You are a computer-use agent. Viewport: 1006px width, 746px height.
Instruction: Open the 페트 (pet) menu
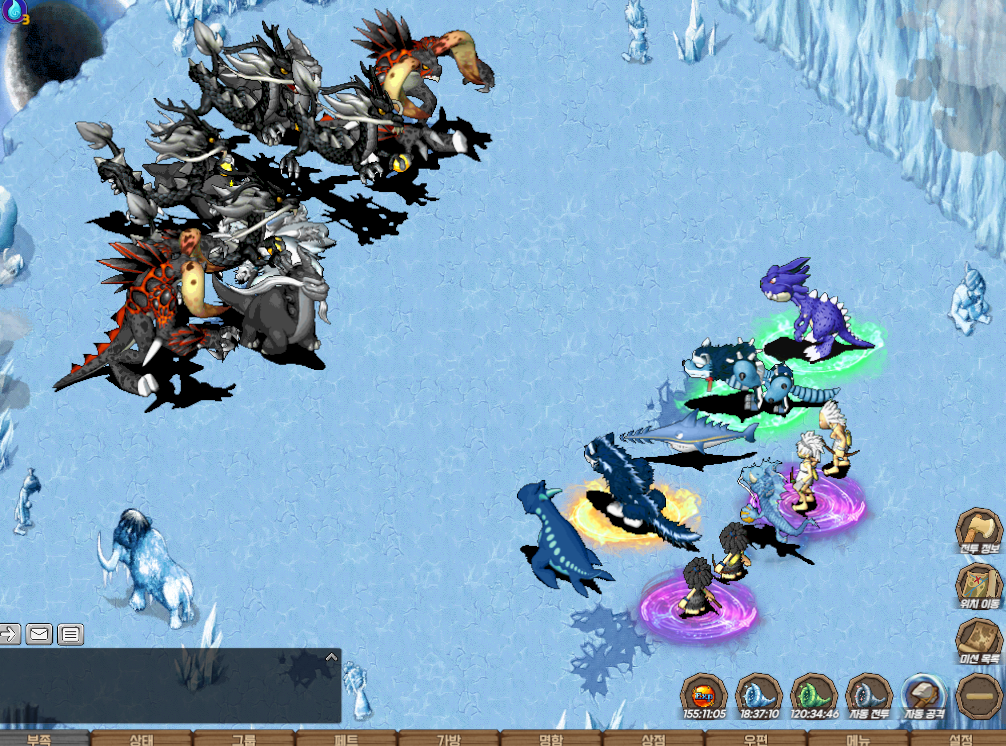[346, 739]
